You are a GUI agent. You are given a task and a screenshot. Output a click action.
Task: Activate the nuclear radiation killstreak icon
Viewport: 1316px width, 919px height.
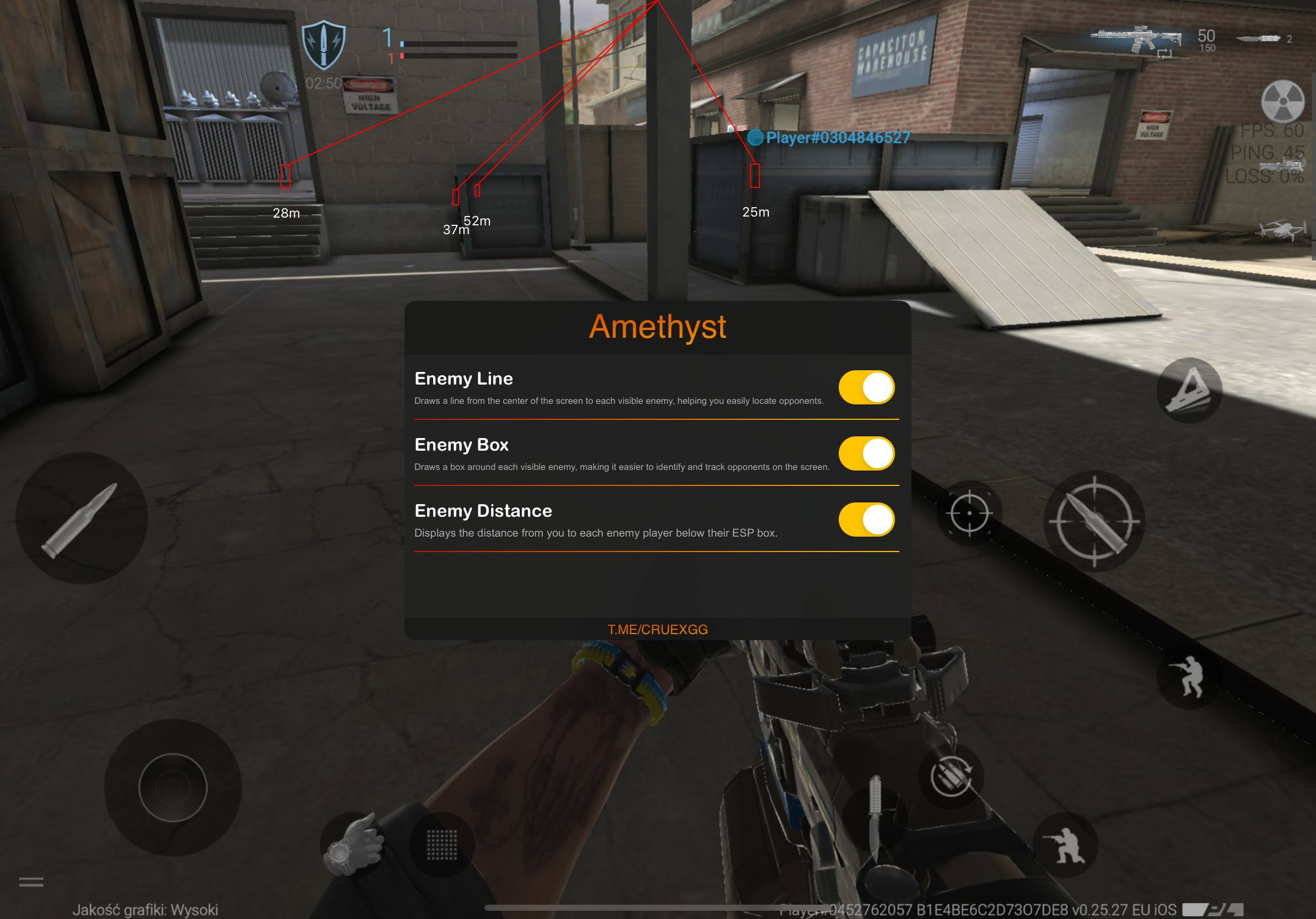tap(1283, 101)
